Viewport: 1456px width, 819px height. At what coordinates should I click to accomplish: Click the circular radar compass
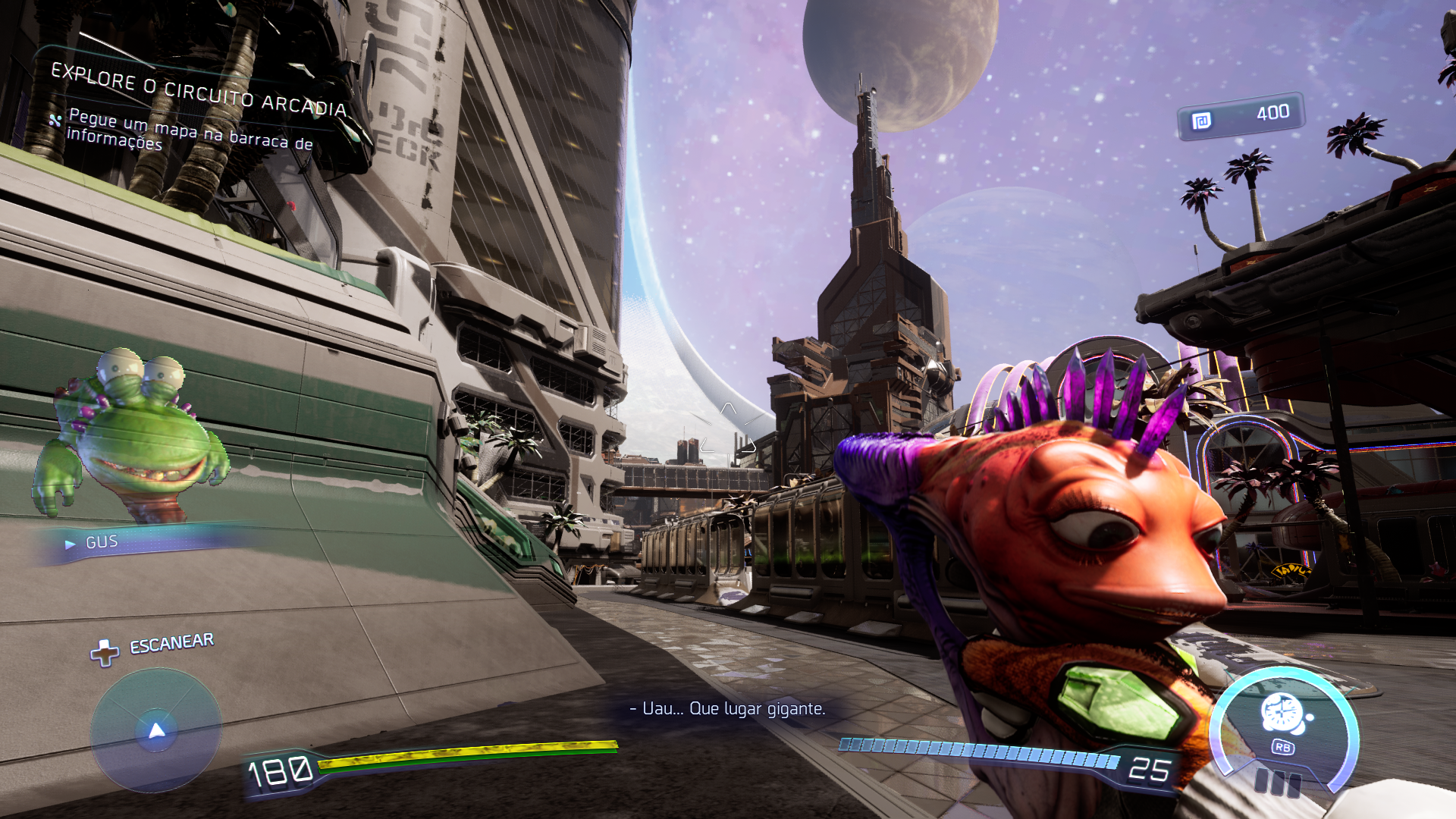point(156,730)
